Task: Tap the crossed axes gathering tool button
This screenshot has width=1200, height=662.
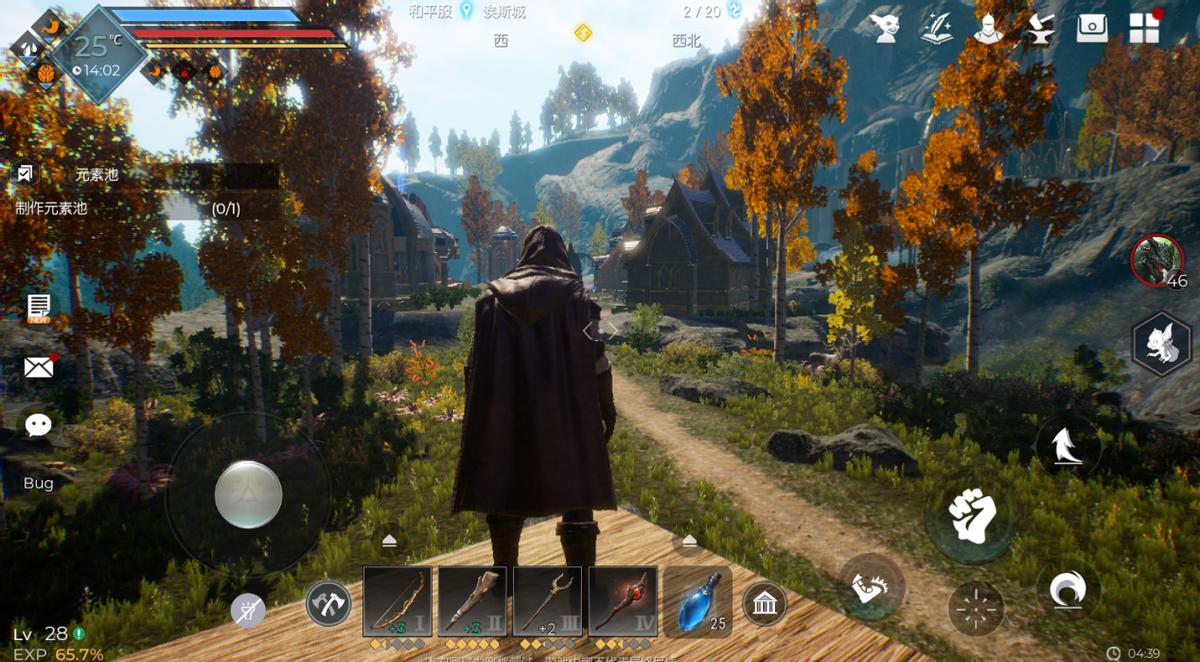Action: 328,604
